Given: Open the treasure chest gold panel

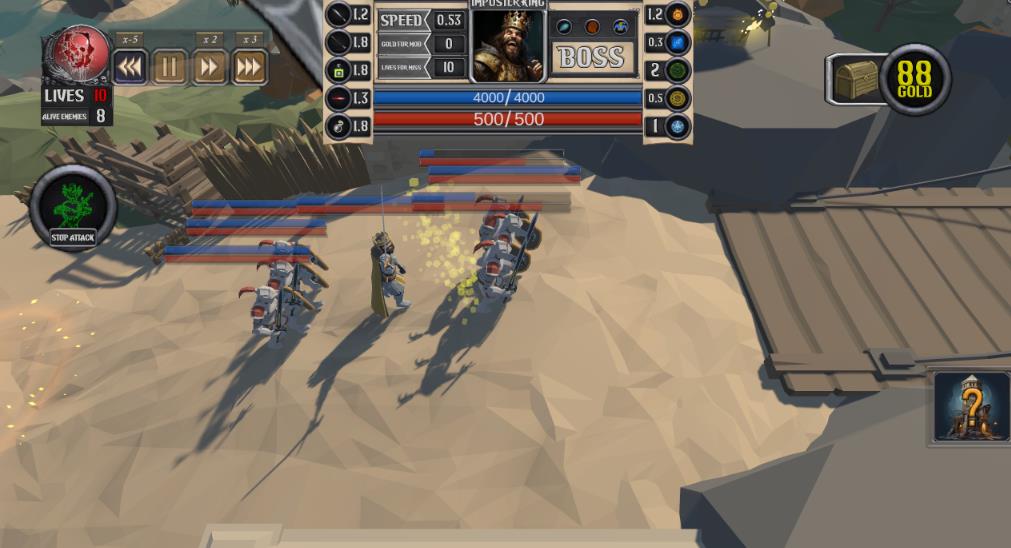Looking at the screenshot, I should click(857, 79).
